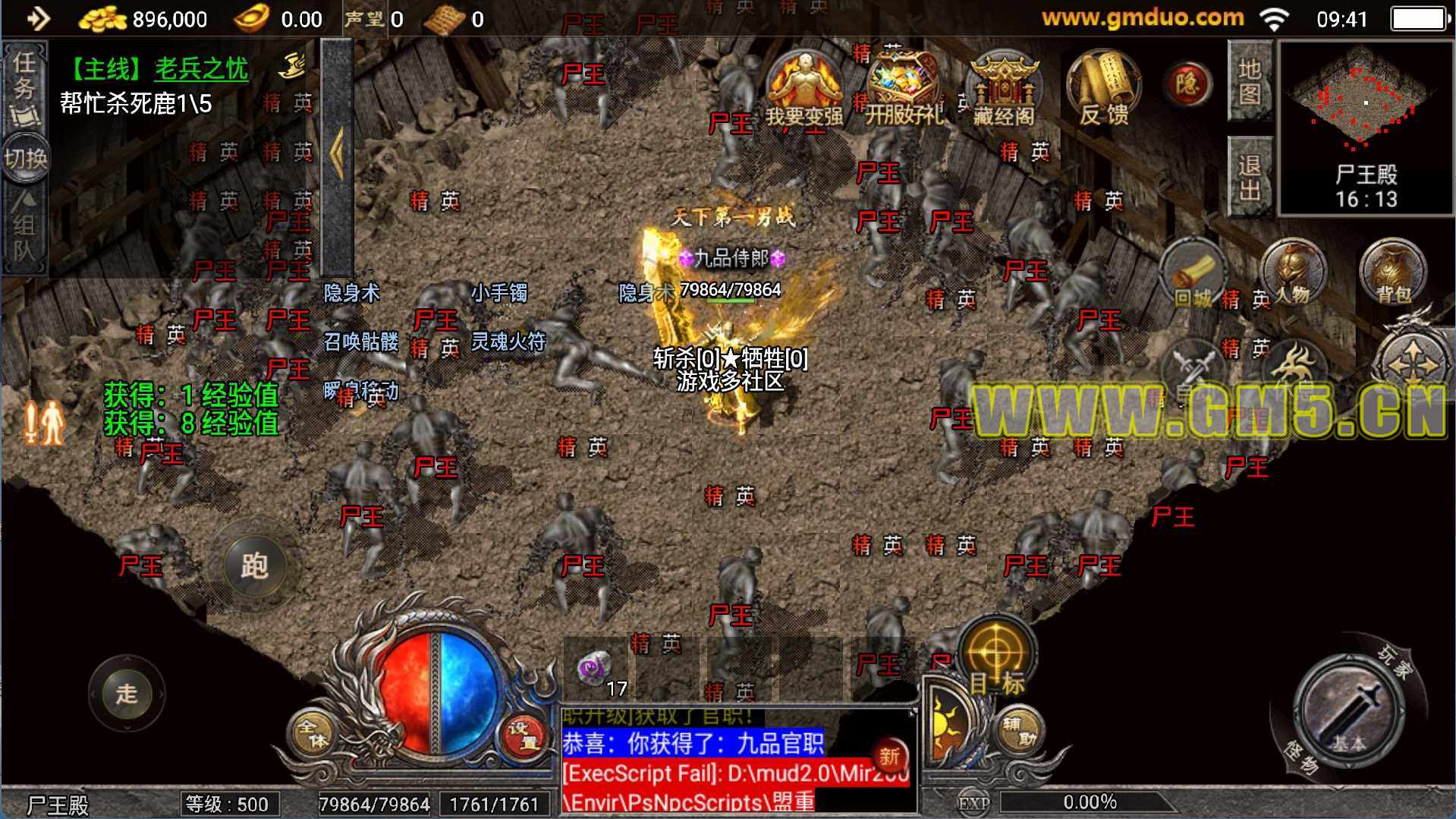
Task: Select the 老兵之忧 main quest tracker
Action: point(200,69)
